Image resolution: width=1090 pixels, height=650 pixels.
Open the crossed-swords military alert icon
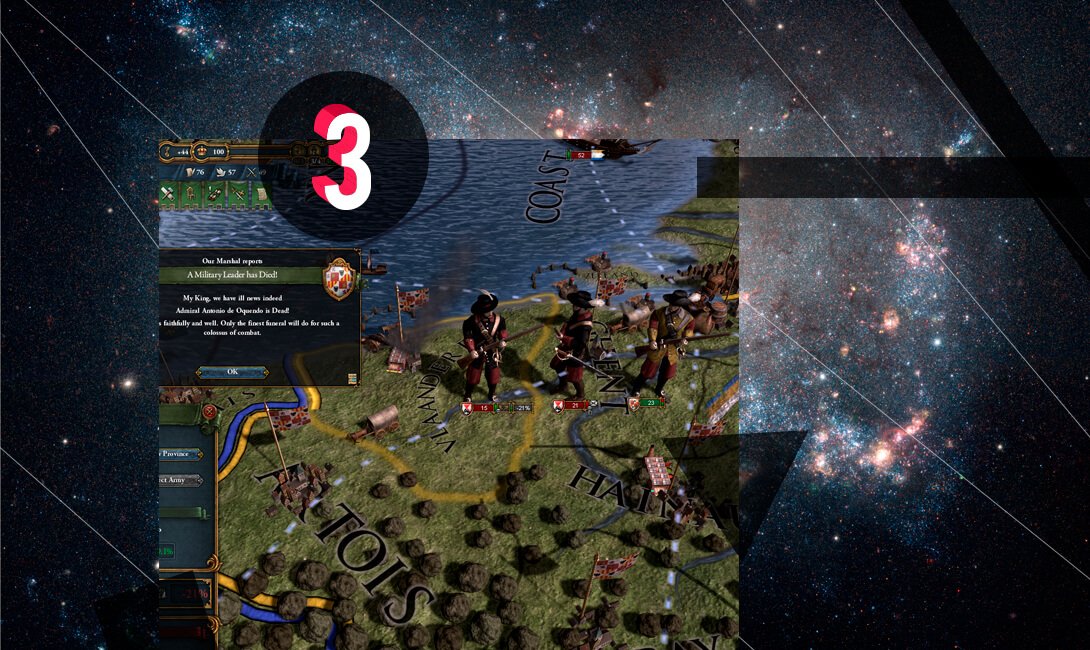click(238, 194)
